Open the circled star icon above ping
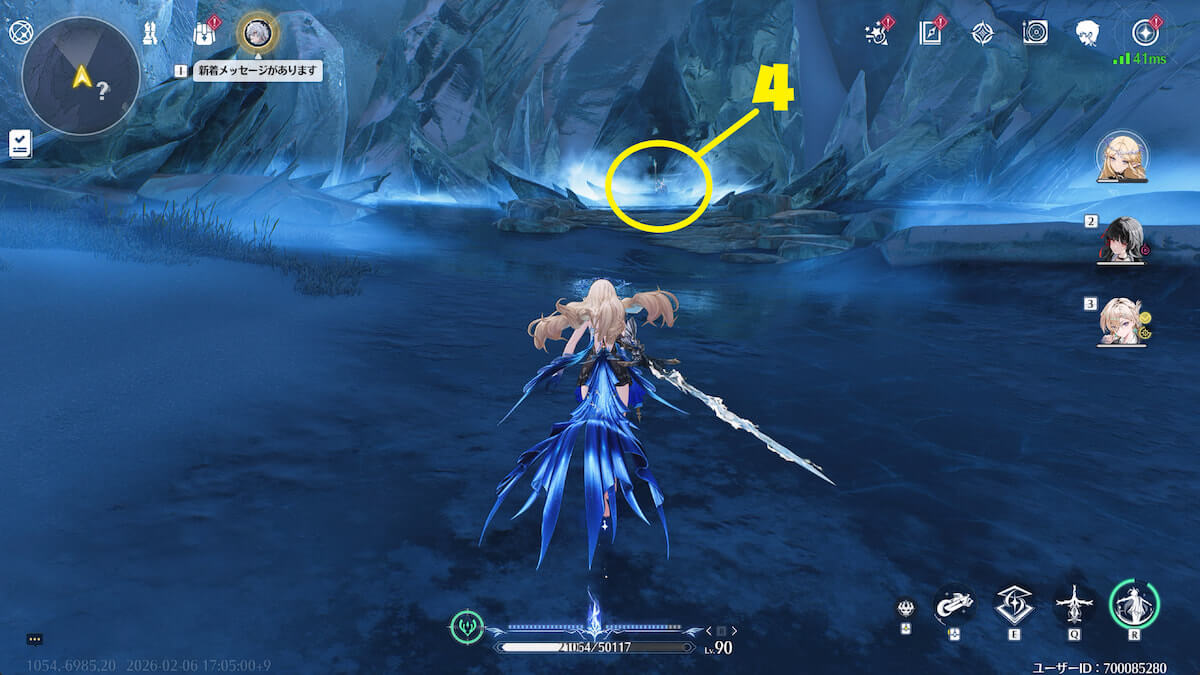 [x=1144, y=33]
